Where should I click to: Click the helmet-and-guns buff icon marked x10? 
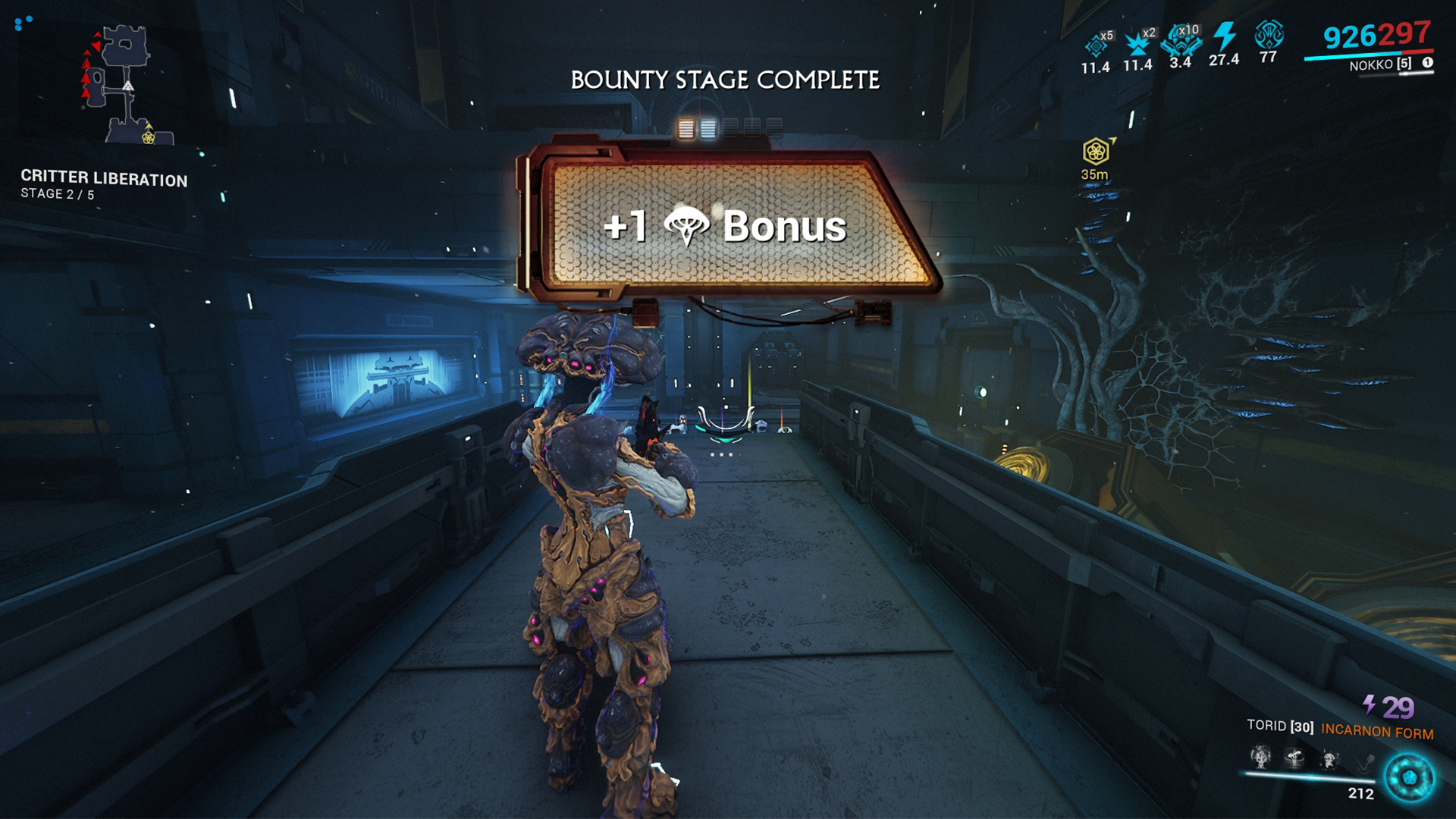pyautogui.click(x=1181, y=41)
